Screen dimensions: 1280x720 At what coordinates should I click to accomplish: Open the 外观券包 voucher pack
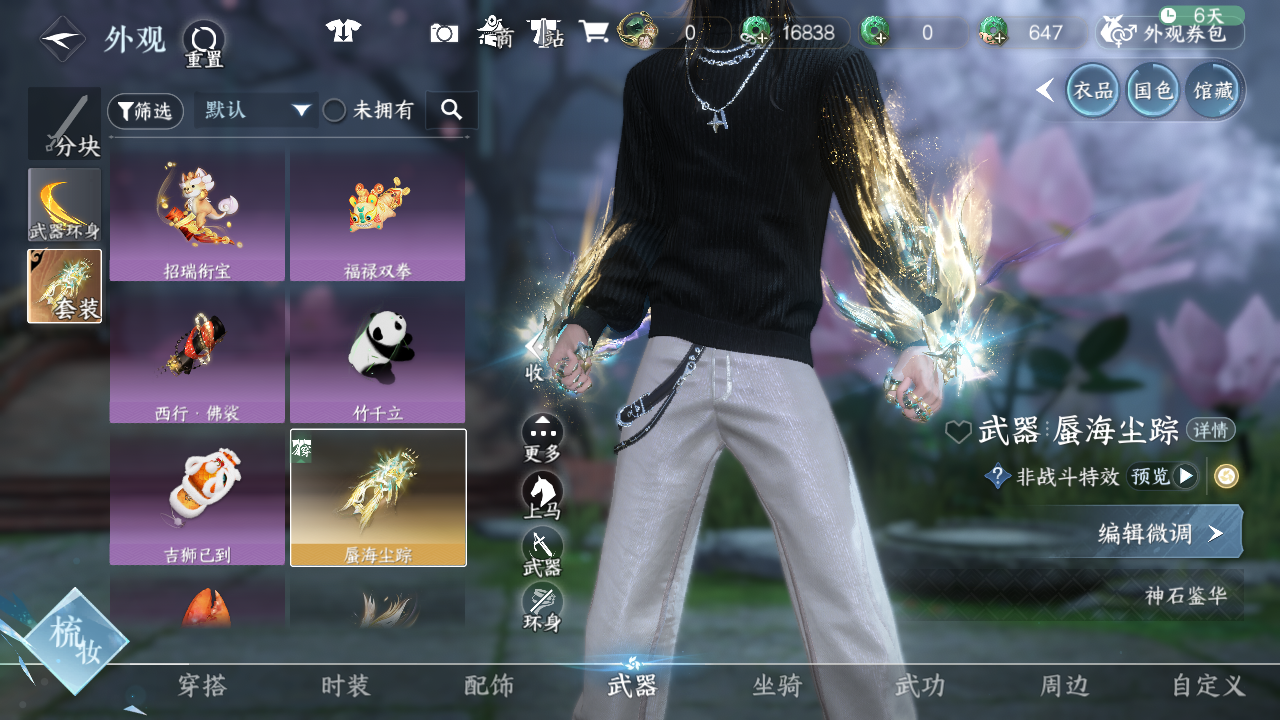pyautogui.click(x=1170, y=33)
